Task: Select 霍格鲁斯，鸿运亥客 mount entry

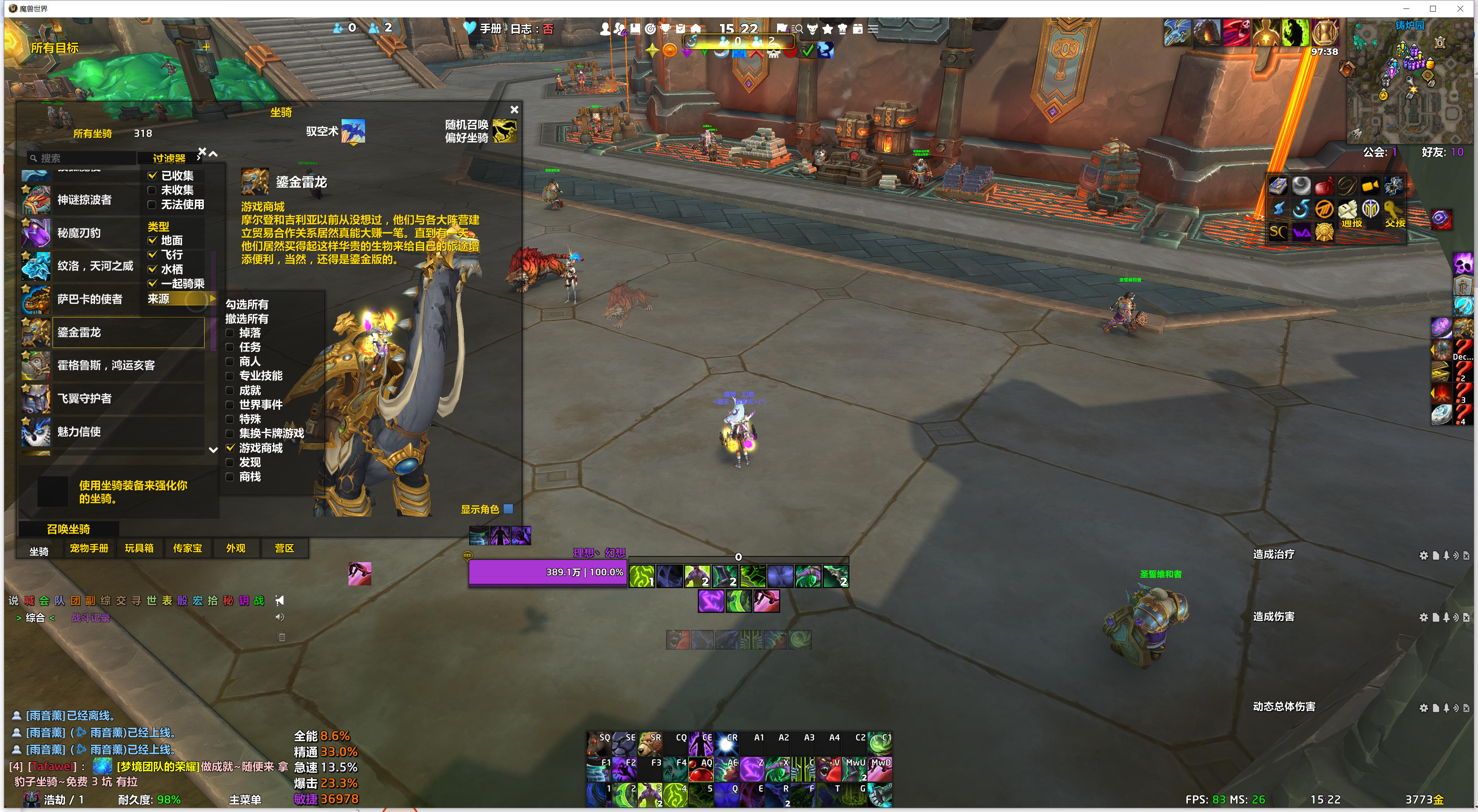Action: coord(106,365)
